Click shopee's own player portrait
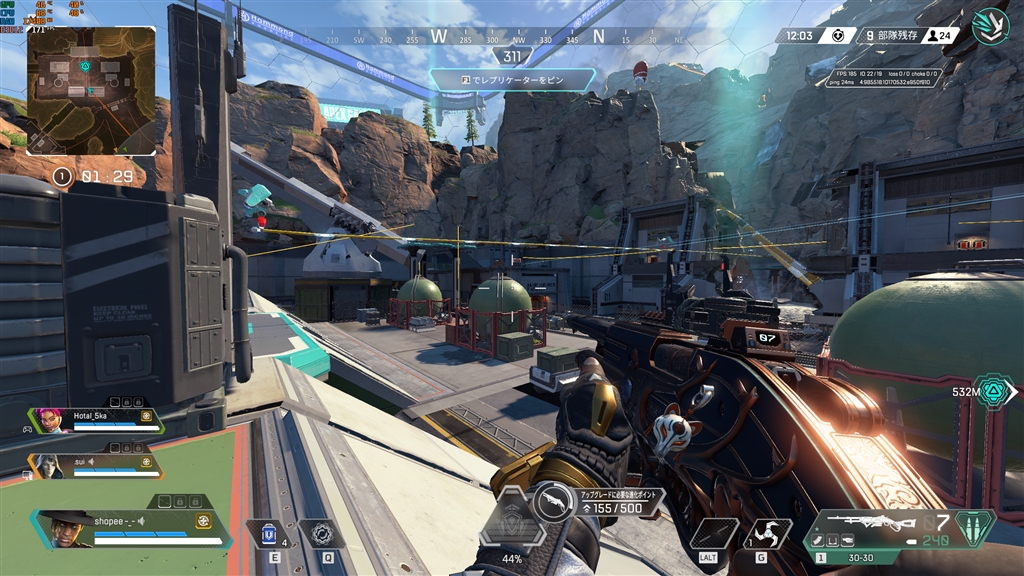Screen dimensions: 1024x576 pyautogui.click(x=66, y=527)
